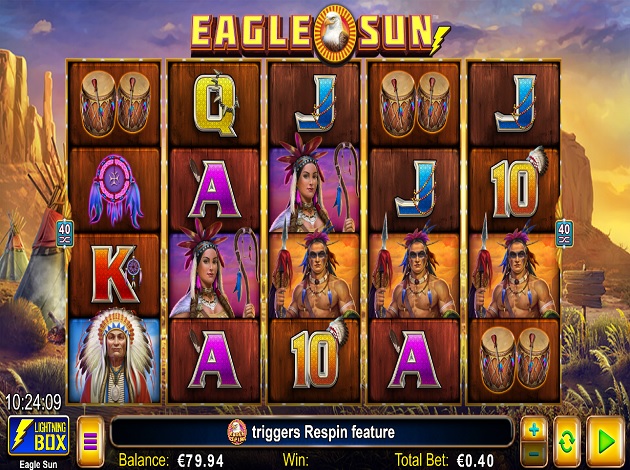Click the Lightning Box logo
This screenshot has height=470, width=630.
click(38, 435)
